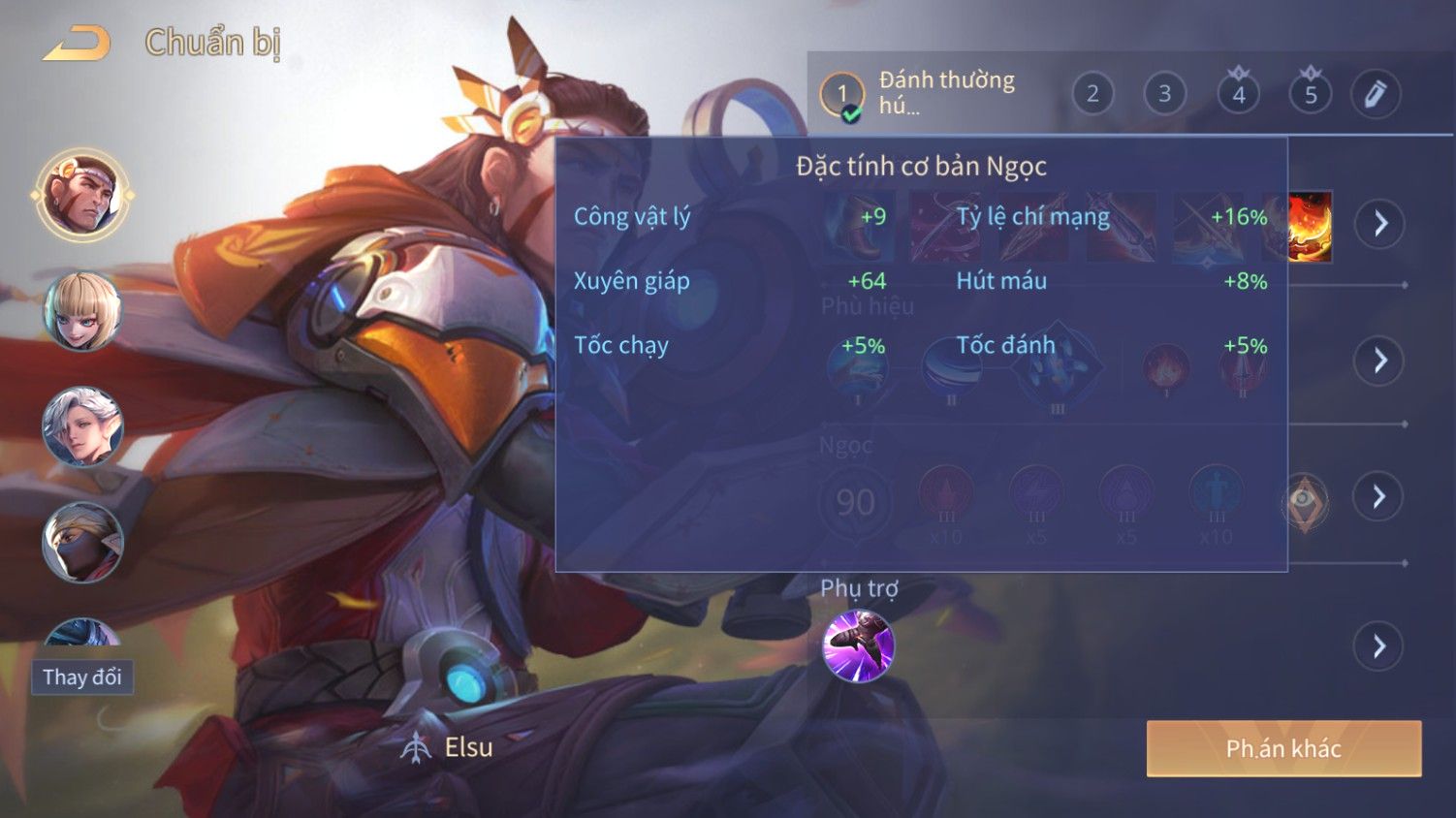
Task: Switch to build preset 3
Action: pos(1164,94)
